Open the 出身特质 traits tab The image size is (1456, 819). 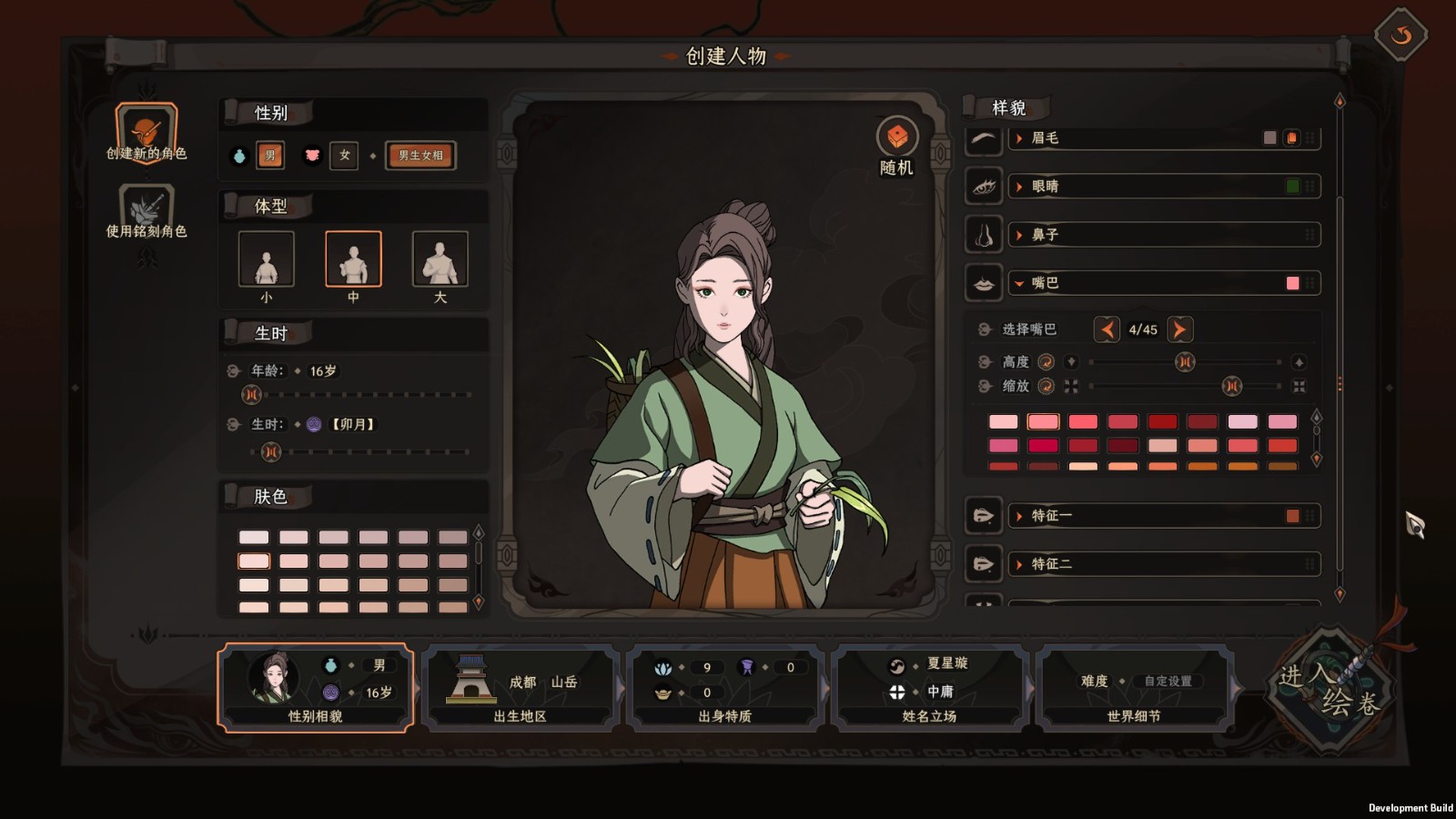[724, 688]
